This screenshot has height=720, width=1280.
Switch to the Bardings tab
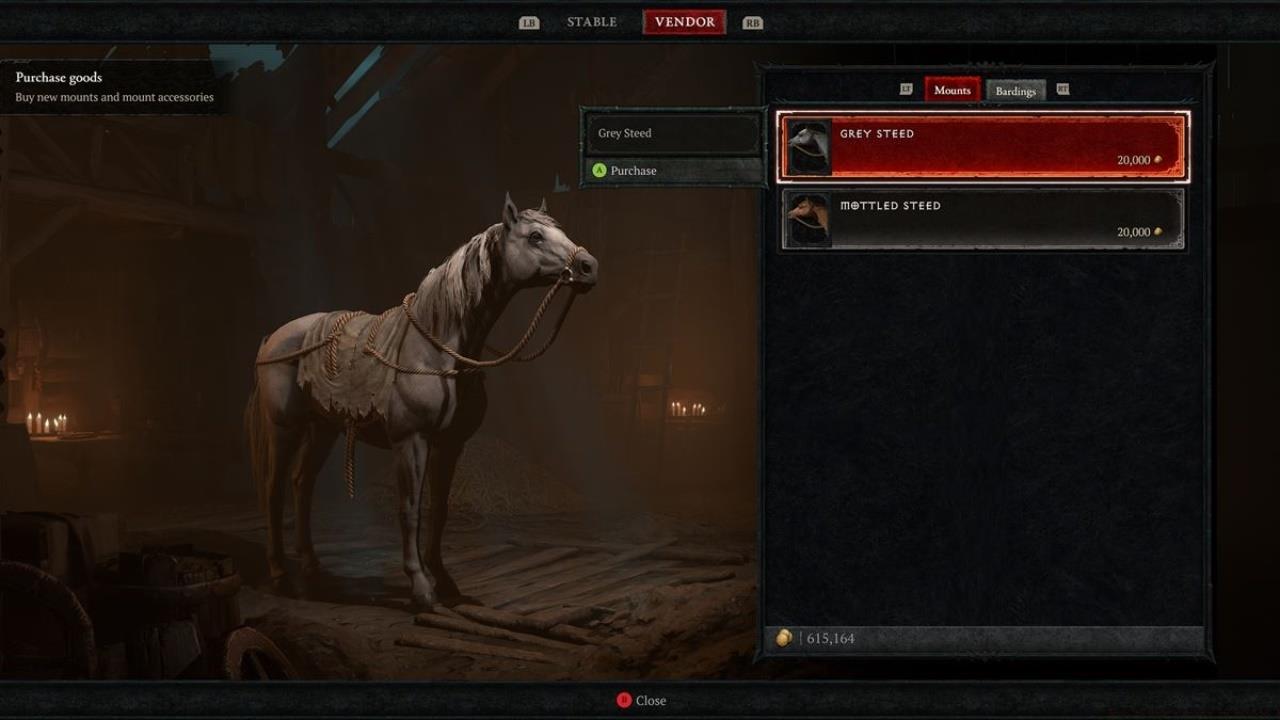point(1016,90)
